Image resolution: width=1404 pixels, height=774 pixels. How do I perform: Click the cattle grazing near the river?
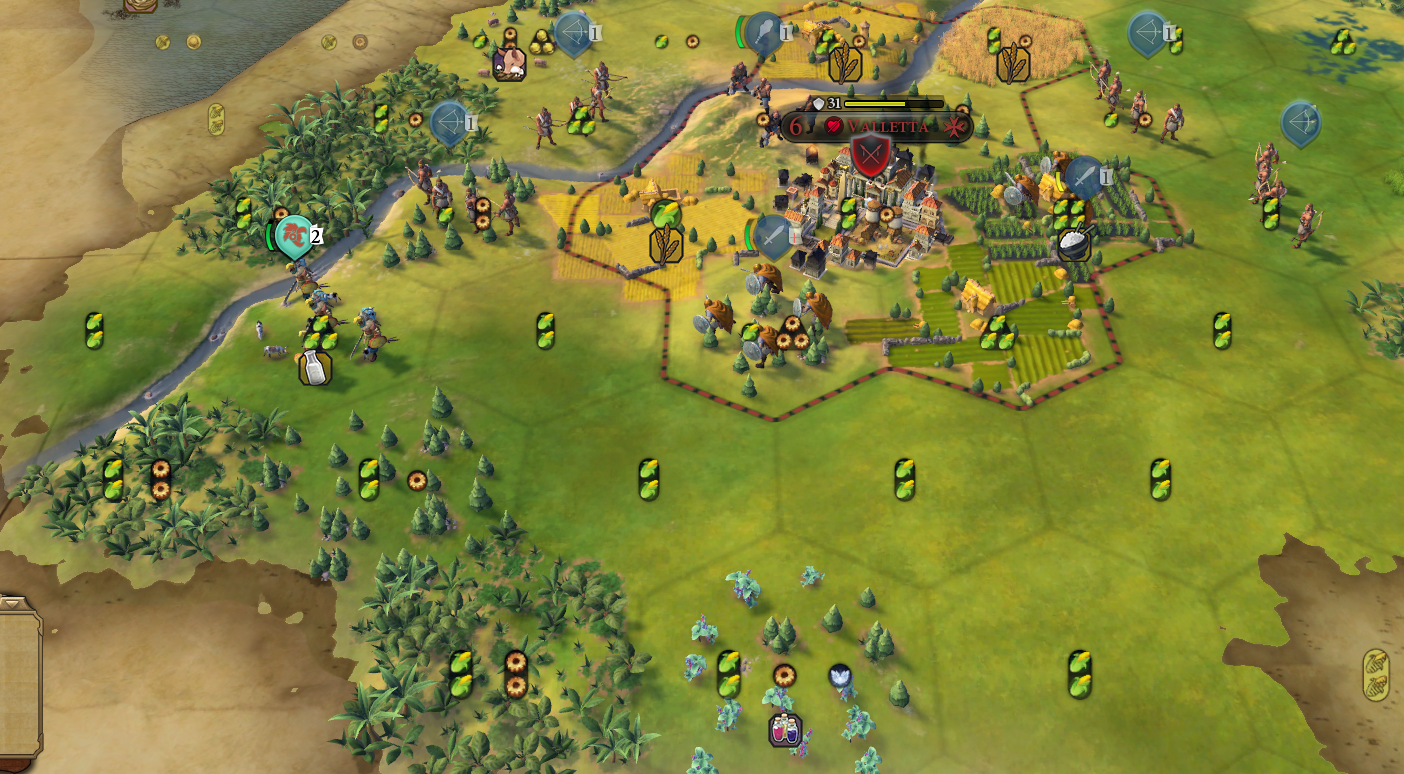pyautogui.click(x=275, y=351)
